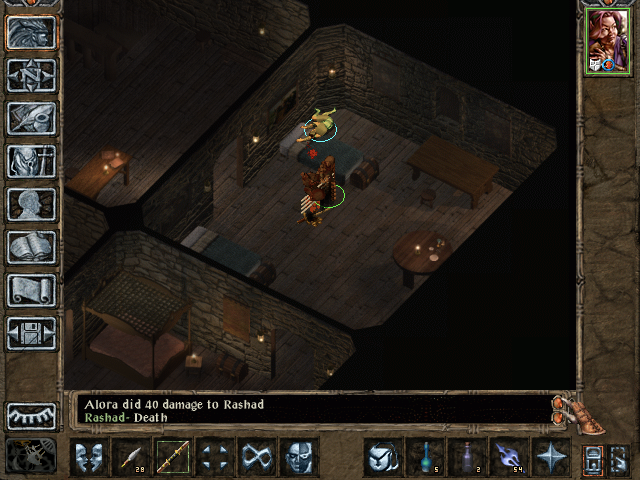Return to the game view button
The width and height of the screenshot is (640, 480).
[31, 32]
